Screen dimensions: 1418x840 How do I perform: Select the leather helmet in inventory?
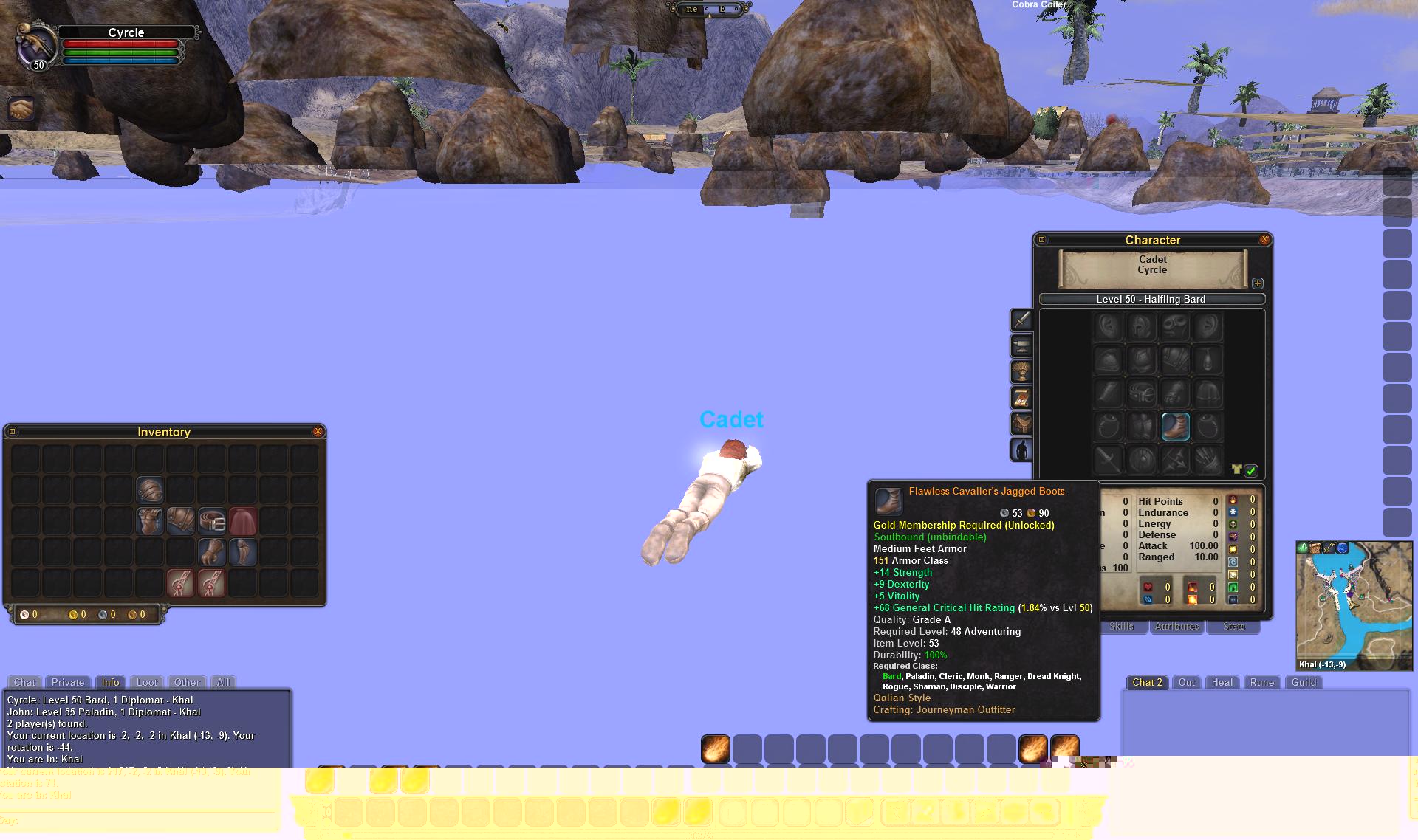coord(150,491)
